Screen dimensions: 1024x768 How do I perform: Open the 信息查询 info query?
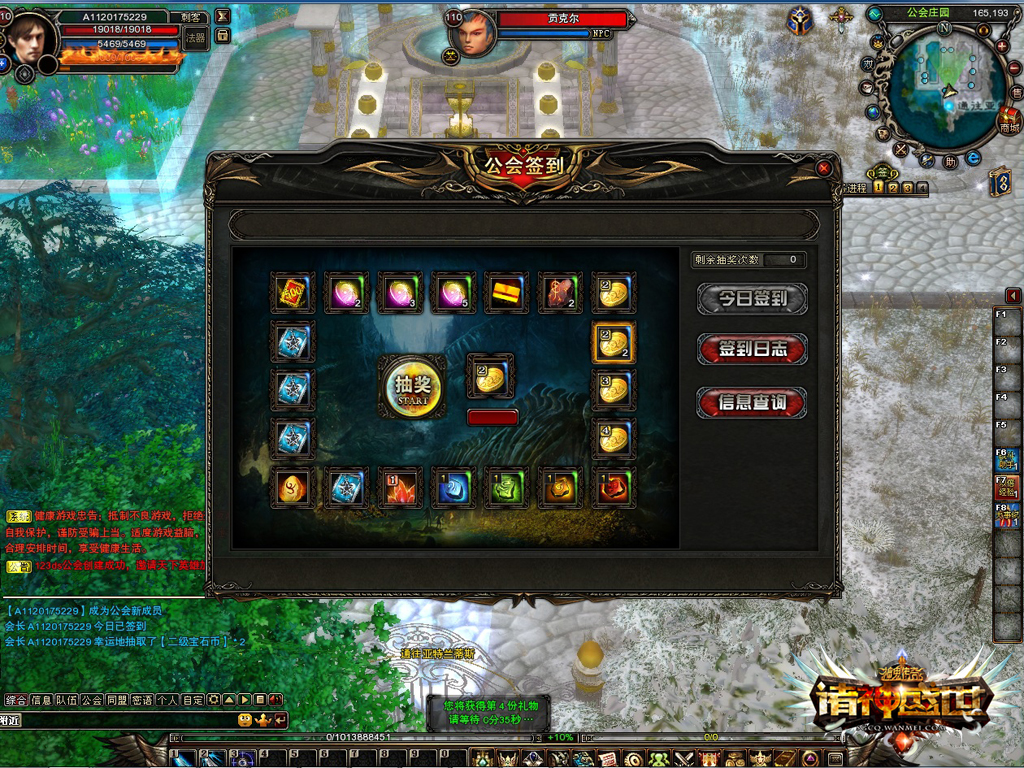click(752, 402)
